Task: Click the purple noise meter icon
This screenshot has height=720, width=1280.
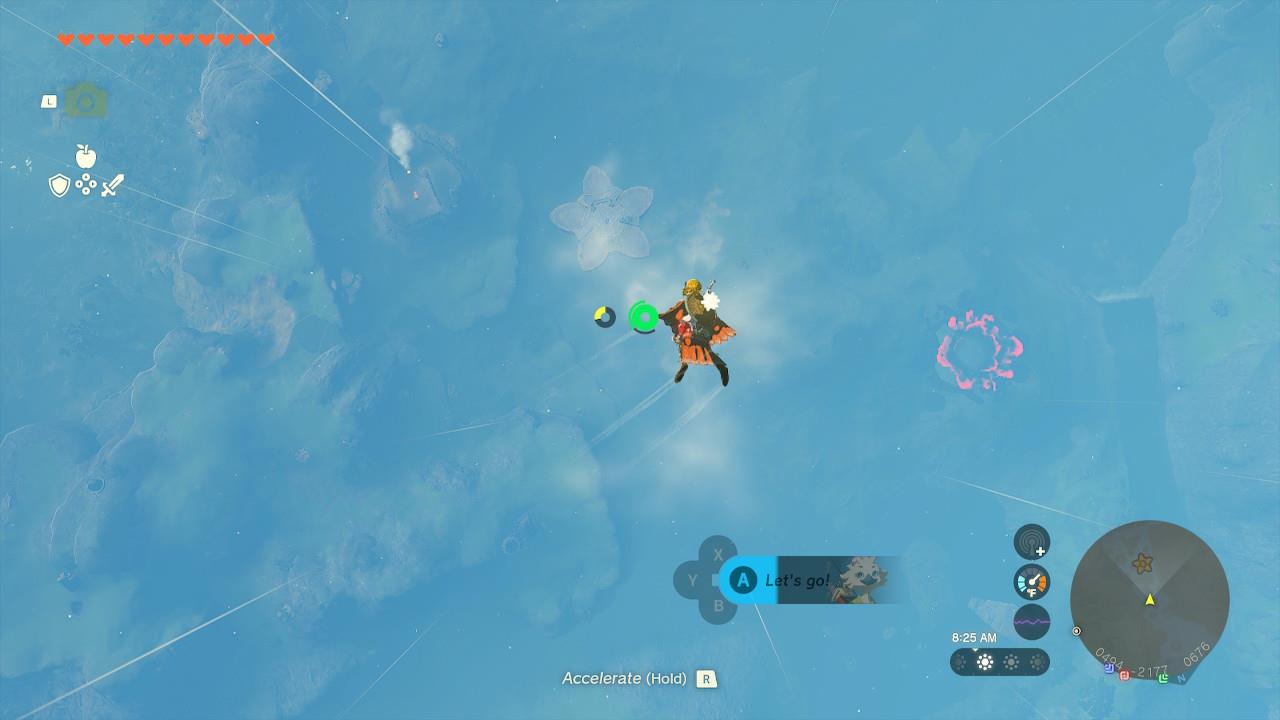Action: pyautogui.click(x=1032, y=621)
